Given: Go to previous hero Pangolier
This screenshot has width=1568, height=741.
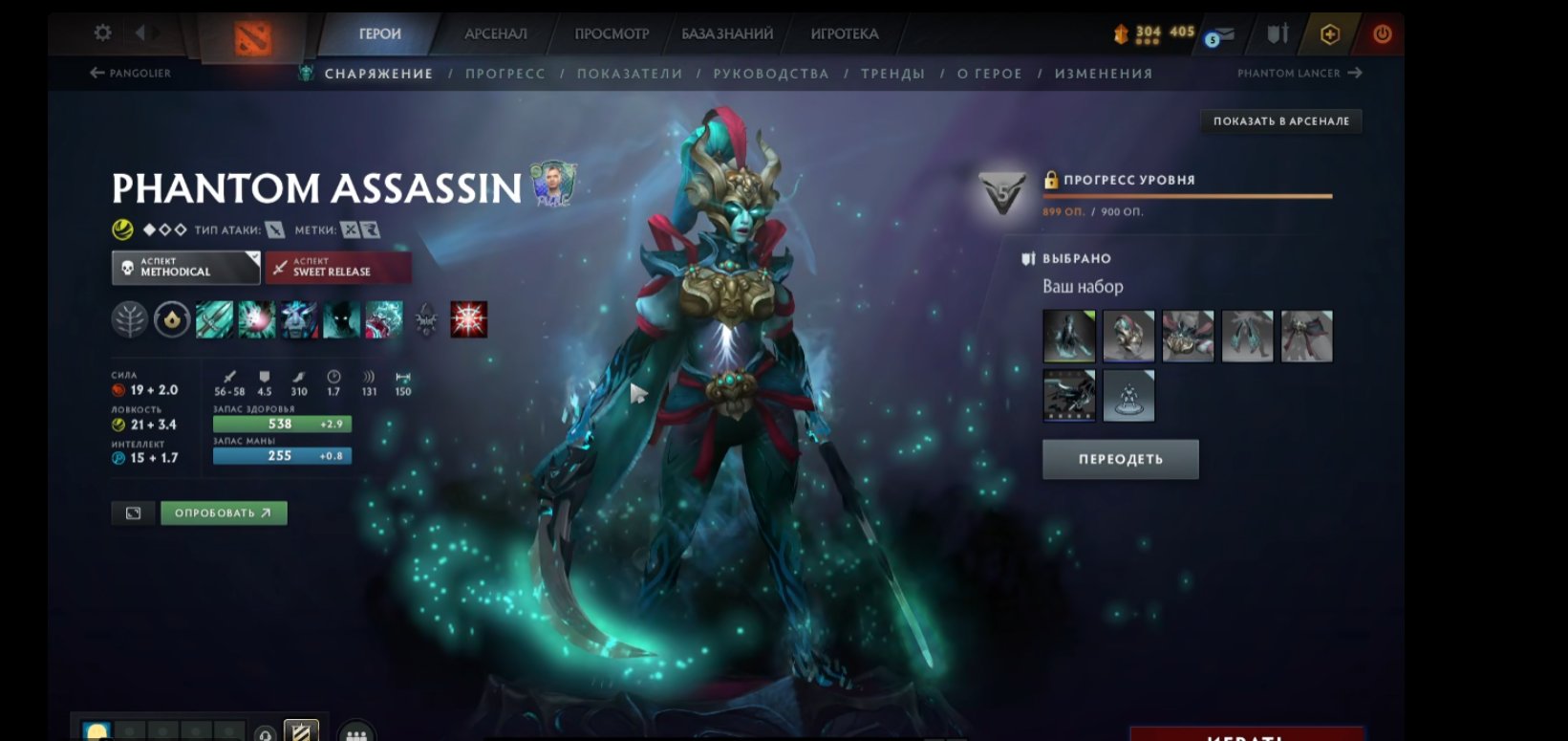Looking at the screenshot, I should pos(130,73).
